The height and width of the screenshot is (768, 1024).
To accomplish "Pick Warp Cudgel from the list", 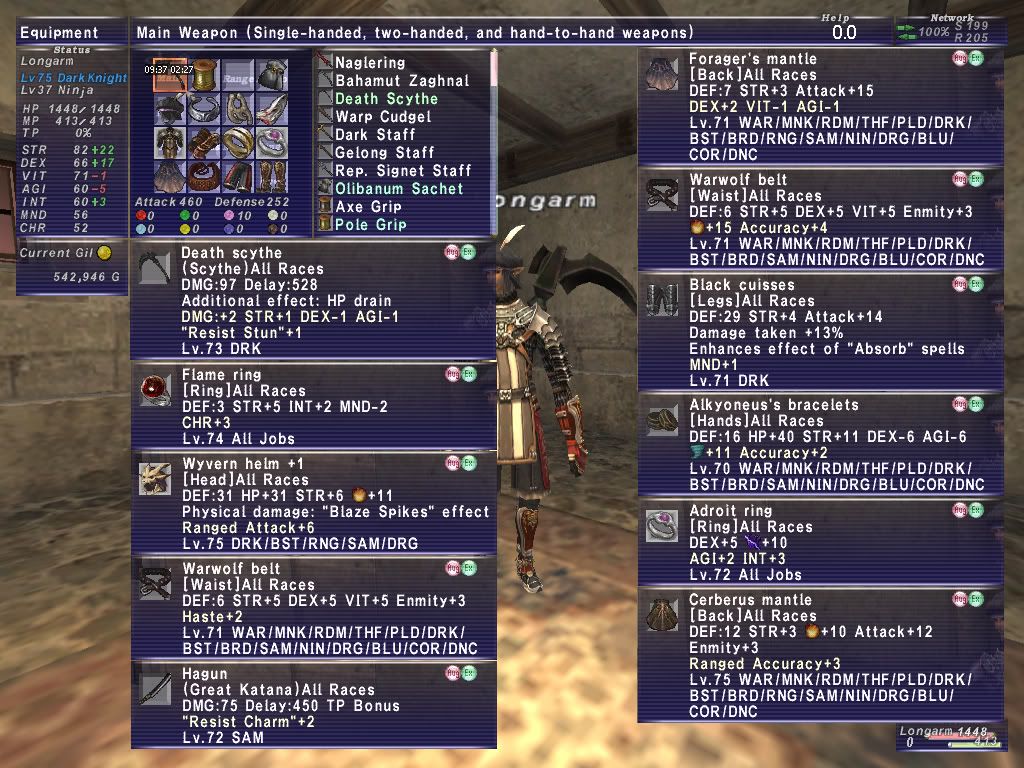I will [383, 116].
